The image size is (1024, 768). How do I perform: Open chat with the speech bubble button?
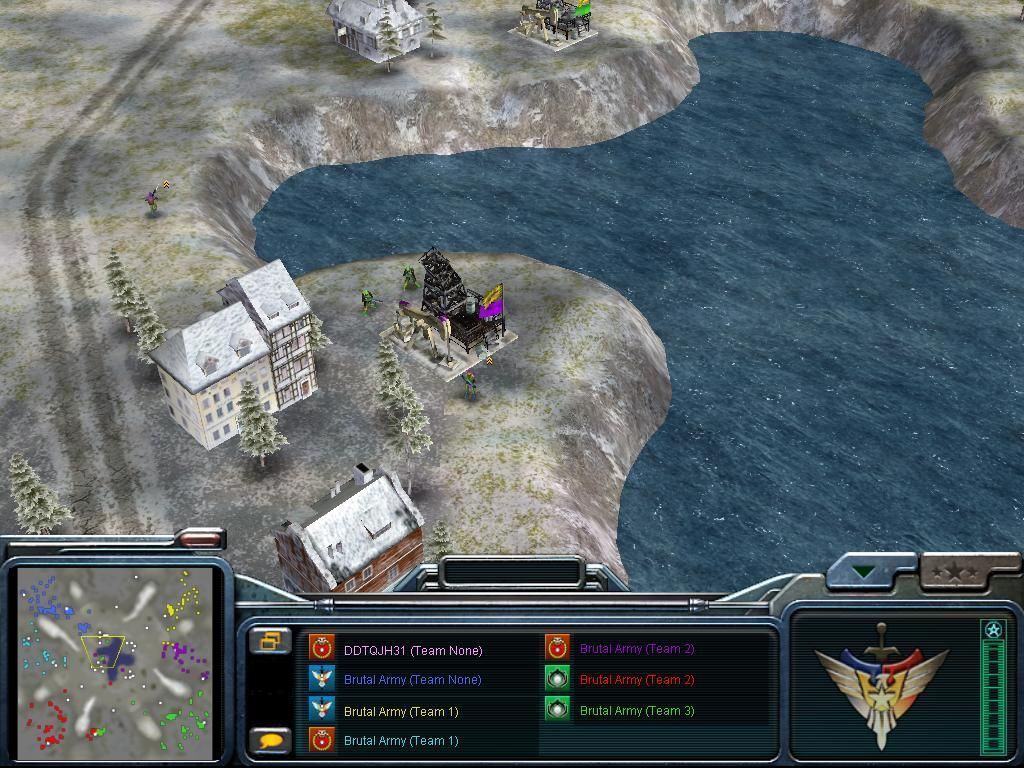pos(272,741)
